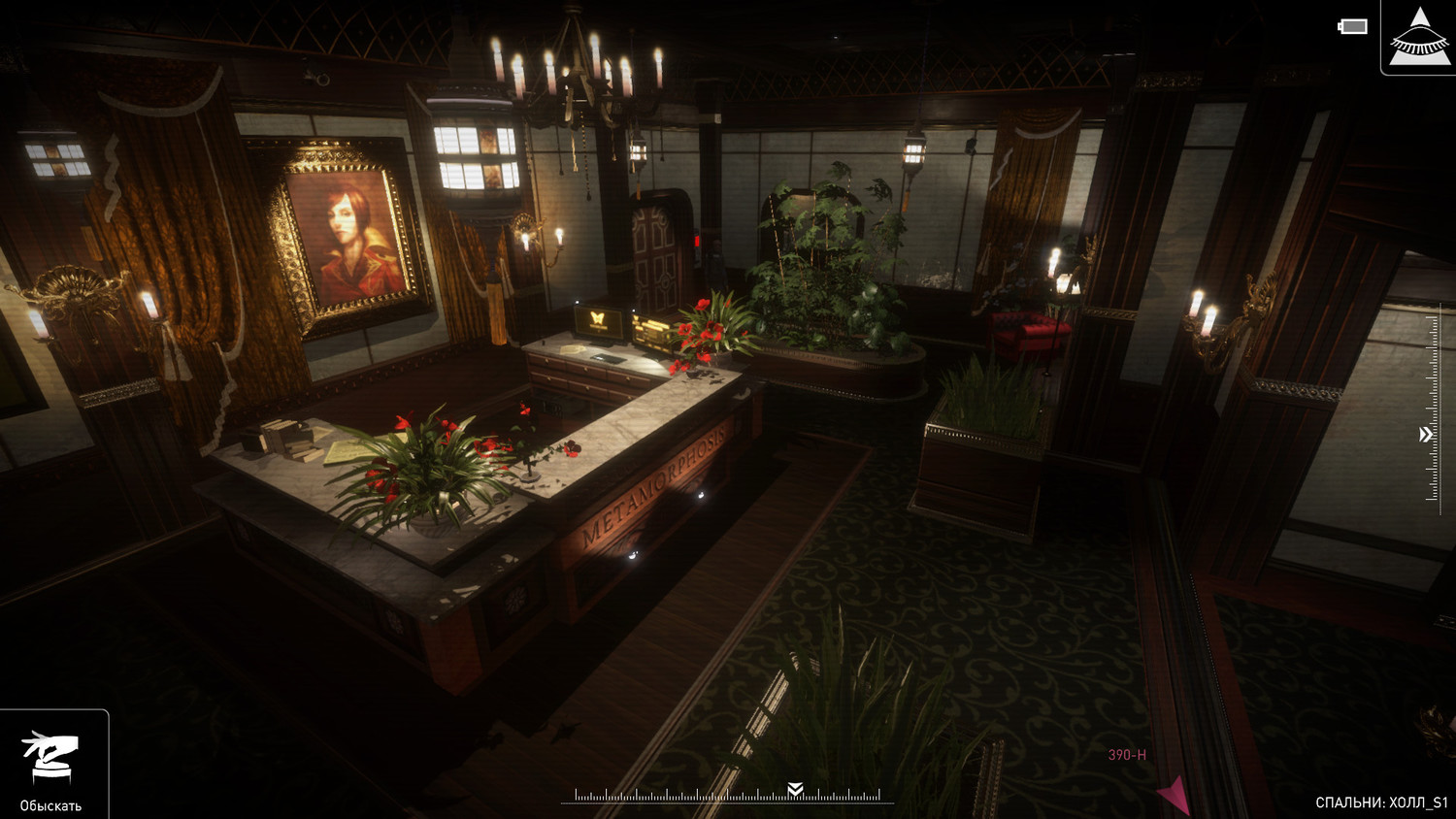Activate the Обыскать search button

point(51,767)
